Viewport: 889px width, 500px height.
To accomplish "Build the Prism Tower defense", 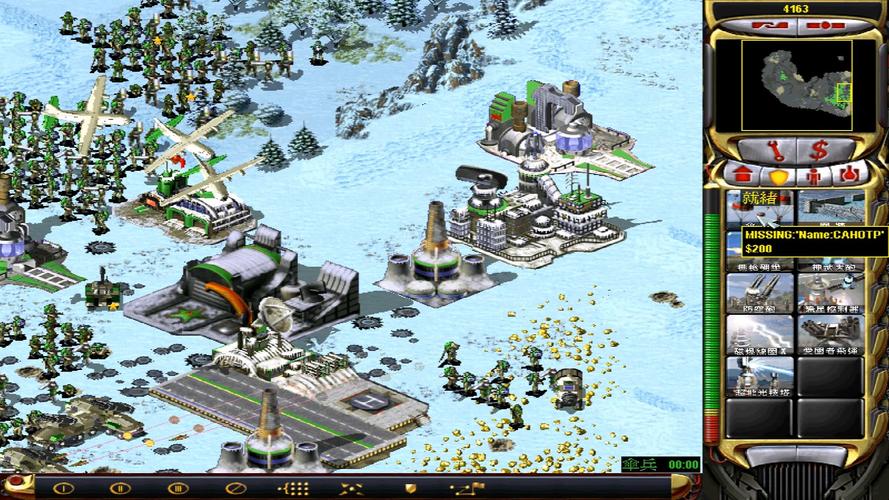I will (760, 378).
